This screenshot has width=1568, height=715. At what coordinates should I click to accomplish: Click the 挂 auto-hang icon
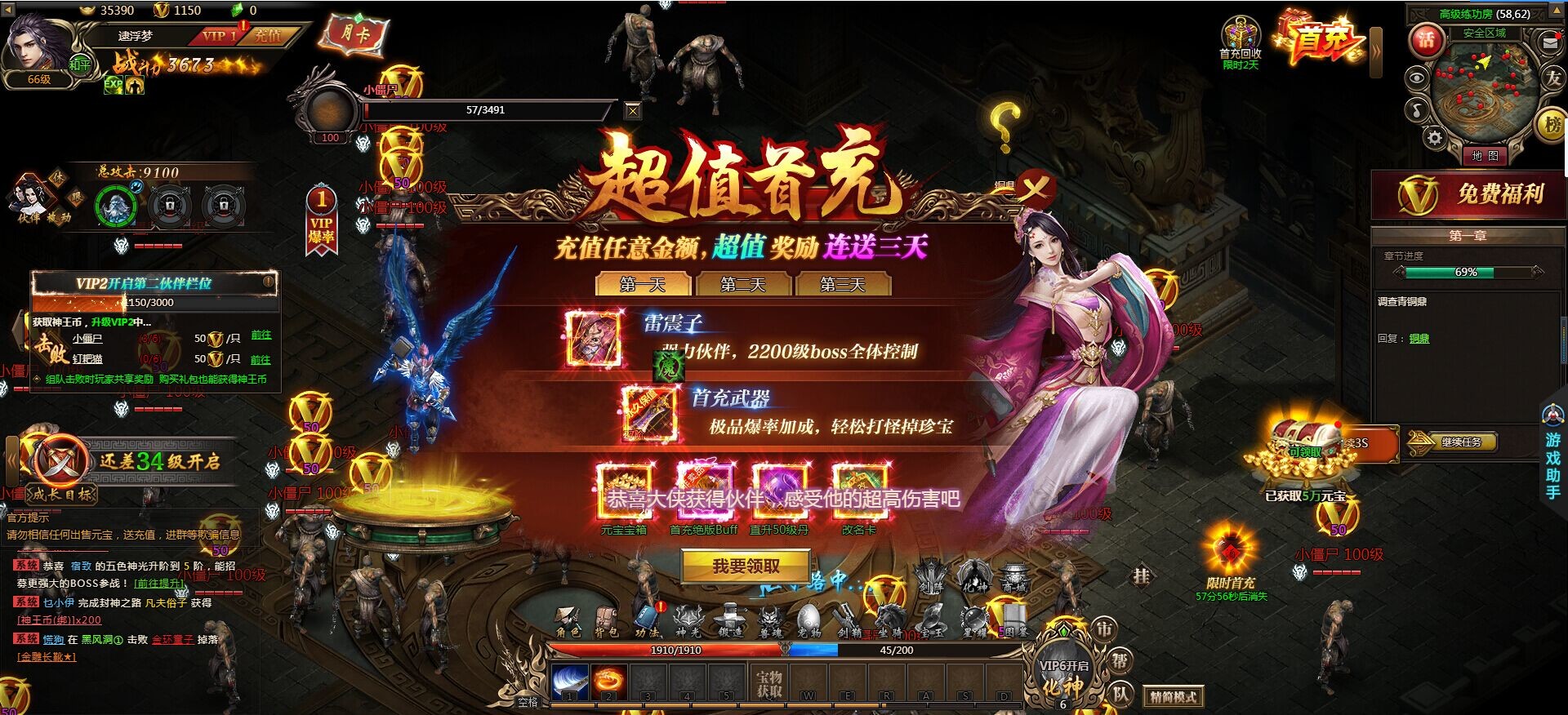[x=1142, y=576]
